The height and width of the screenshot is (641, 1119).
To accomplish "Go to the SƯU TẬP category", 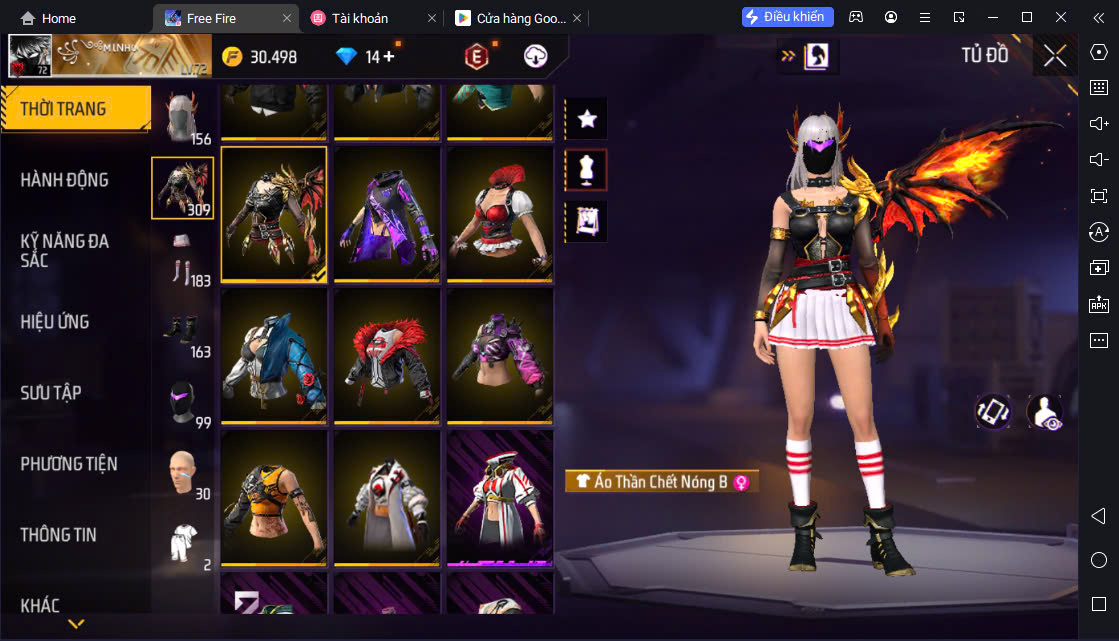I will tap(51, 393).
